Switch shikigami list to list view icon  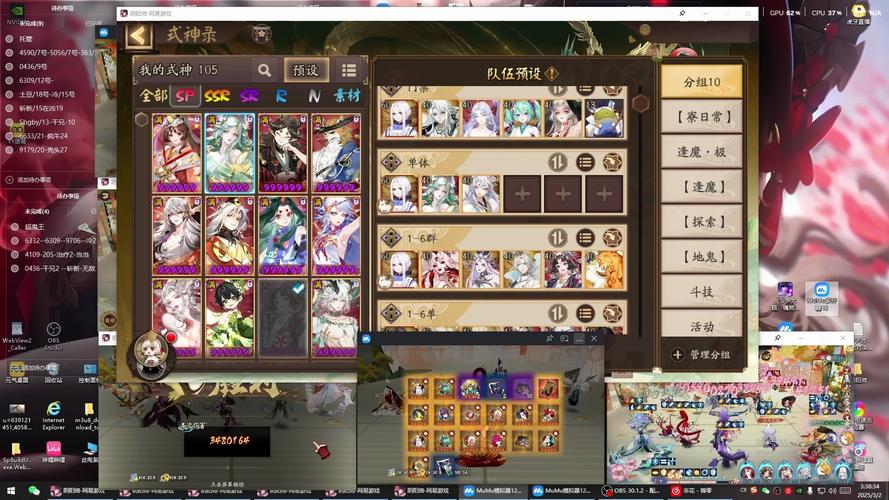pos(349,70)
